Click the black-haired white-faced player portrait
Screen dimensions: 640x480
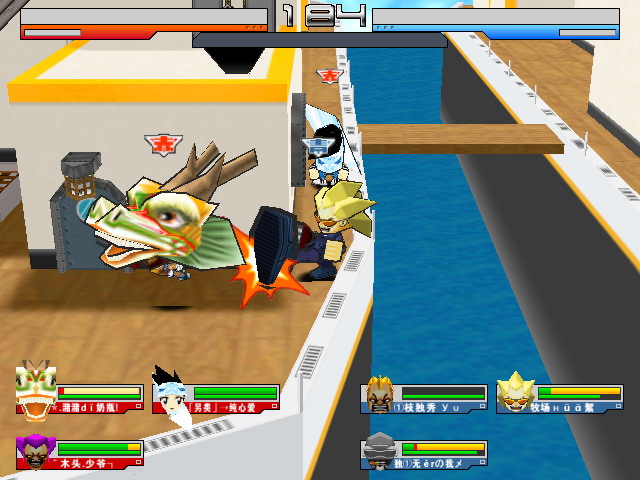coord(170,392)
